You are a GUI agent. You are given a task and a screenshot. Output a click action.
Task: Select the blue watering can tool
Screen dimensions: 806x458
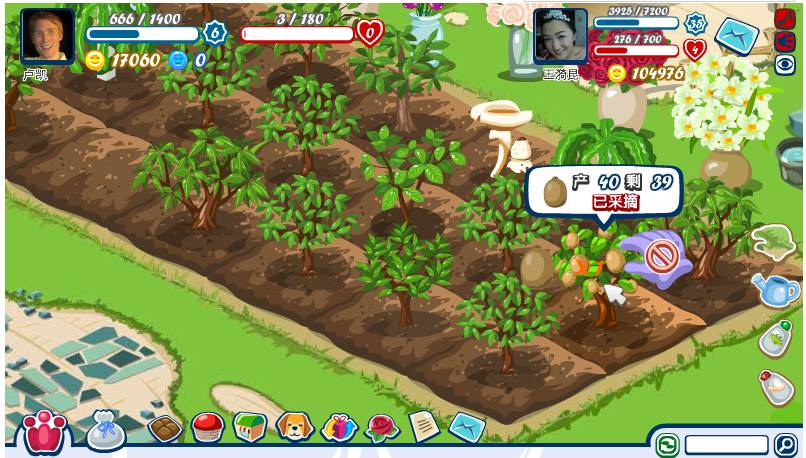[776, 290]
